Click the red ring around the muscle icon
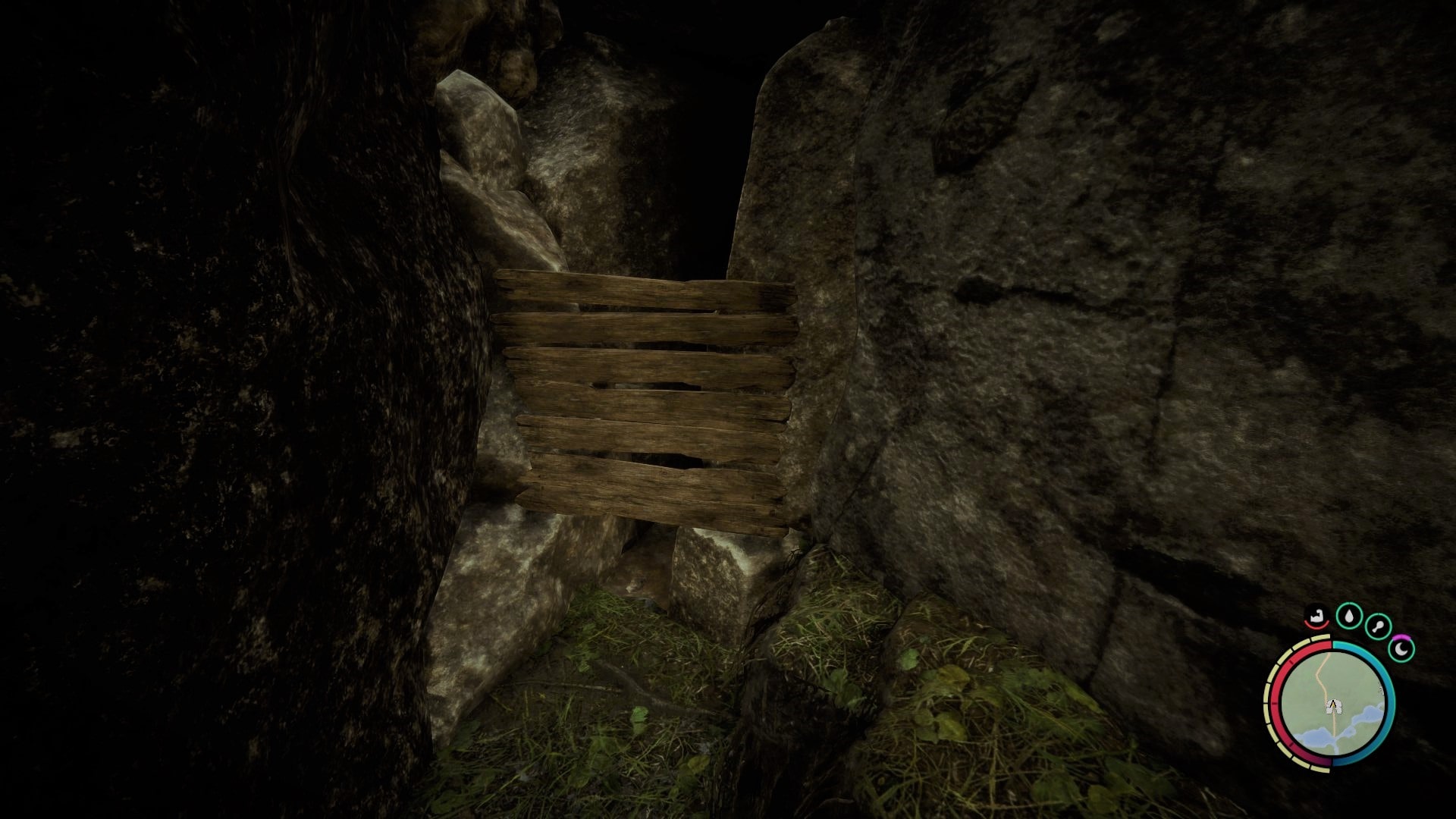Viewport: 1456px width, 819px height. pyautogui.click(x=1316, y=626)
